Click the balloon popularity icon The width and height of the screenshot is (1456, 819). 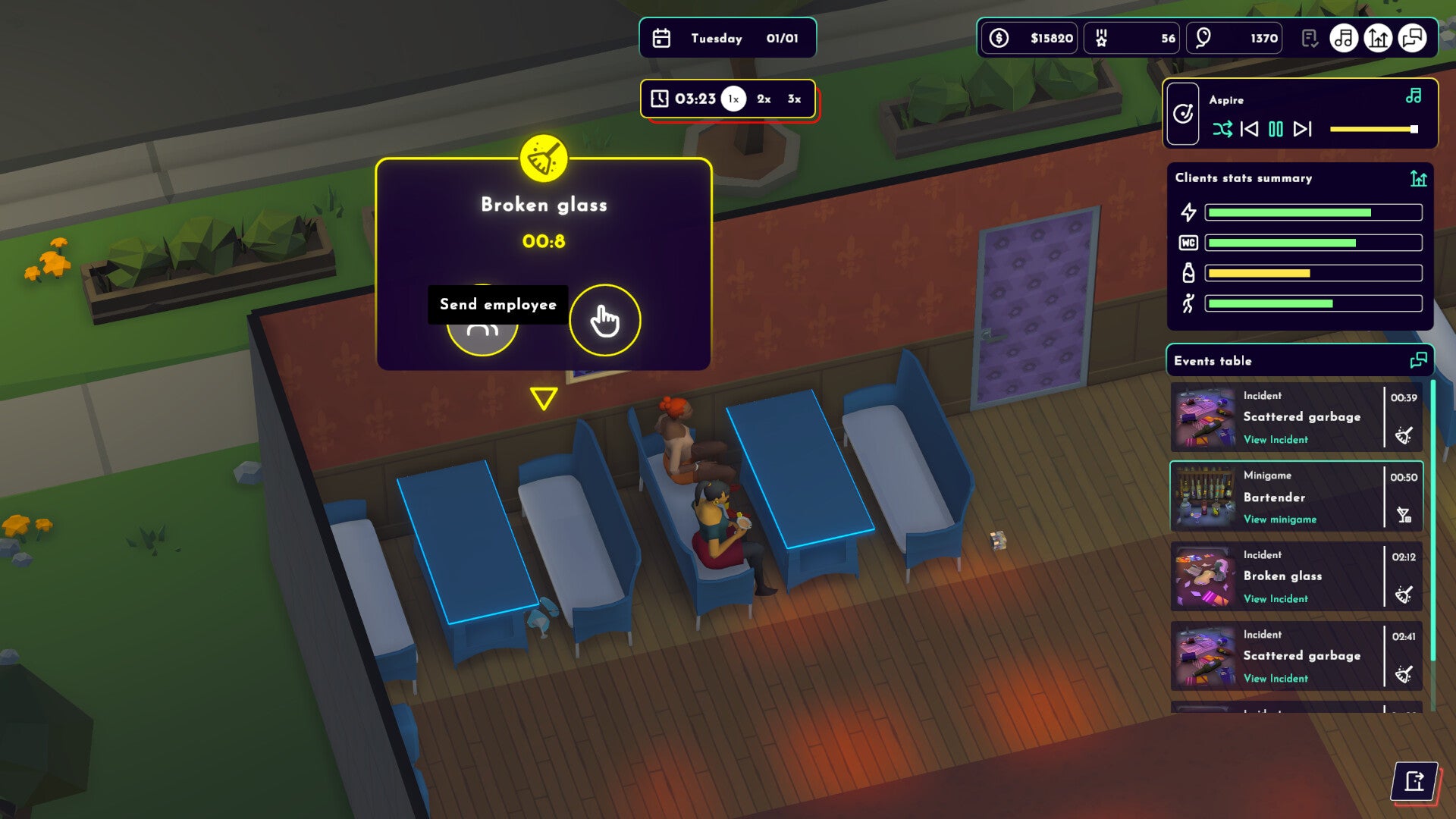click(x=1203, y=37)
